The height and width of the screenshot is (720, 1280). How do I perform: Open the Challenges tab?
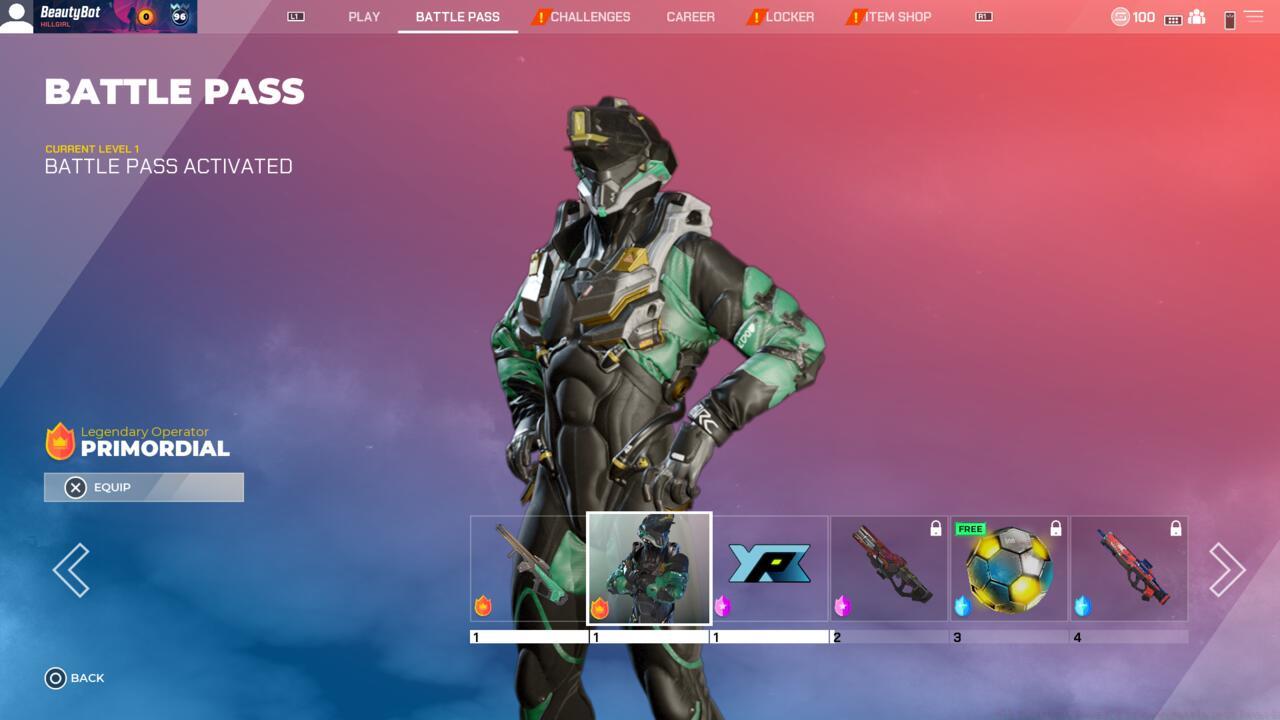tap(589, 17)
